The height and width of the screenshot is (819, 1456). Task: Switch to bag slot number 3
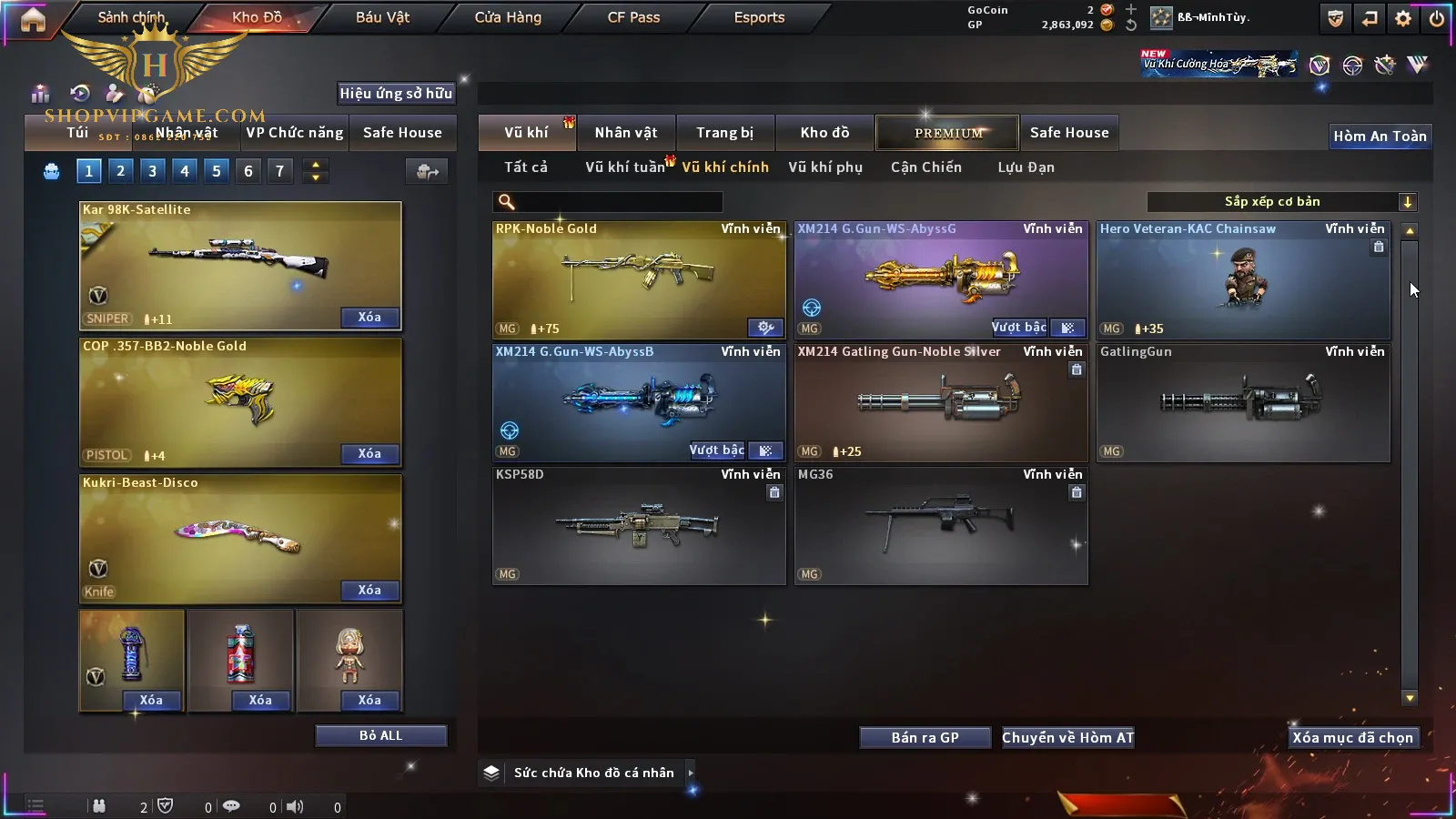(x=152, y=171)
